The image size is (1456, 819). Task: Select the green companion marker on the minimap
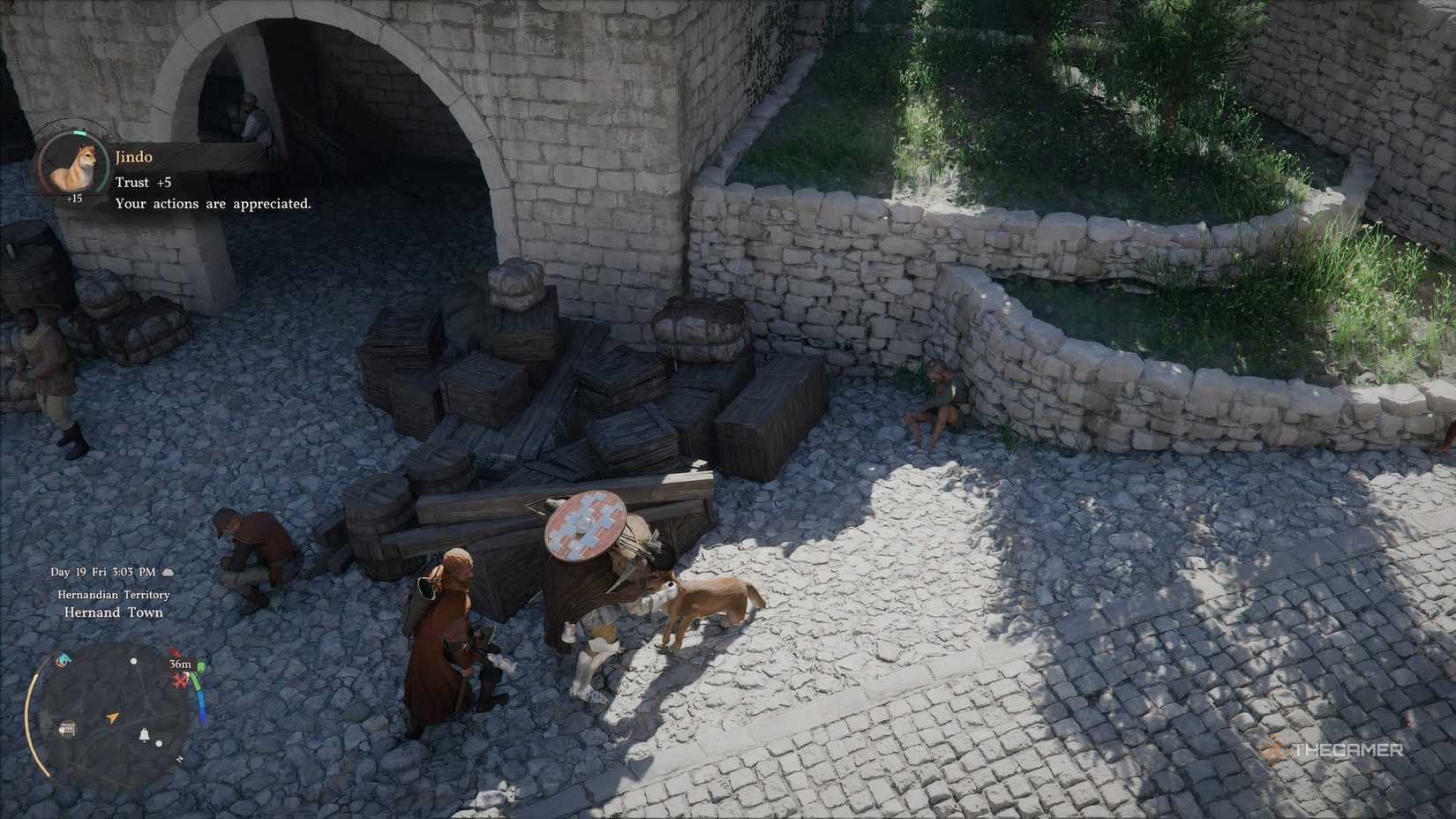pyautogui.click(x=200, y=668)
